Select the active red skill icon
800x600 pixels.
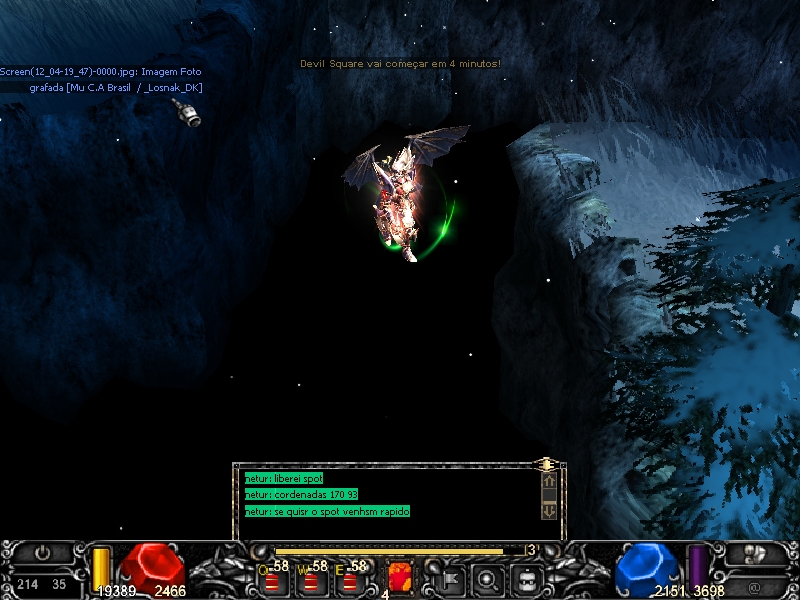400,577
